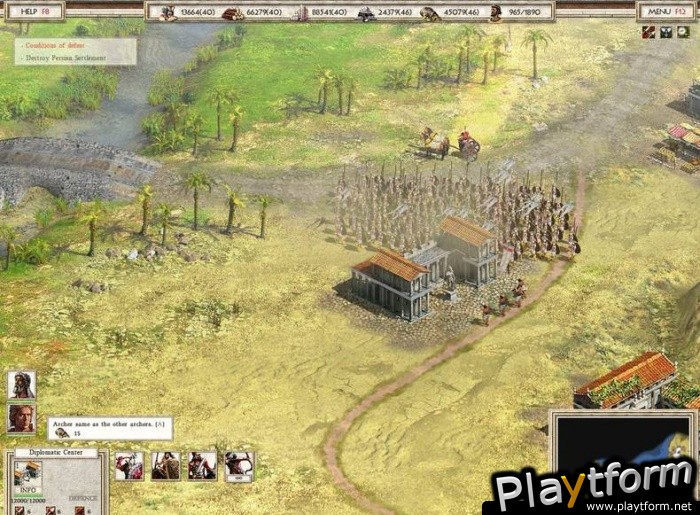Choose the red swordsman unit icon
This screenshot has height=515, width=700.
130,465
